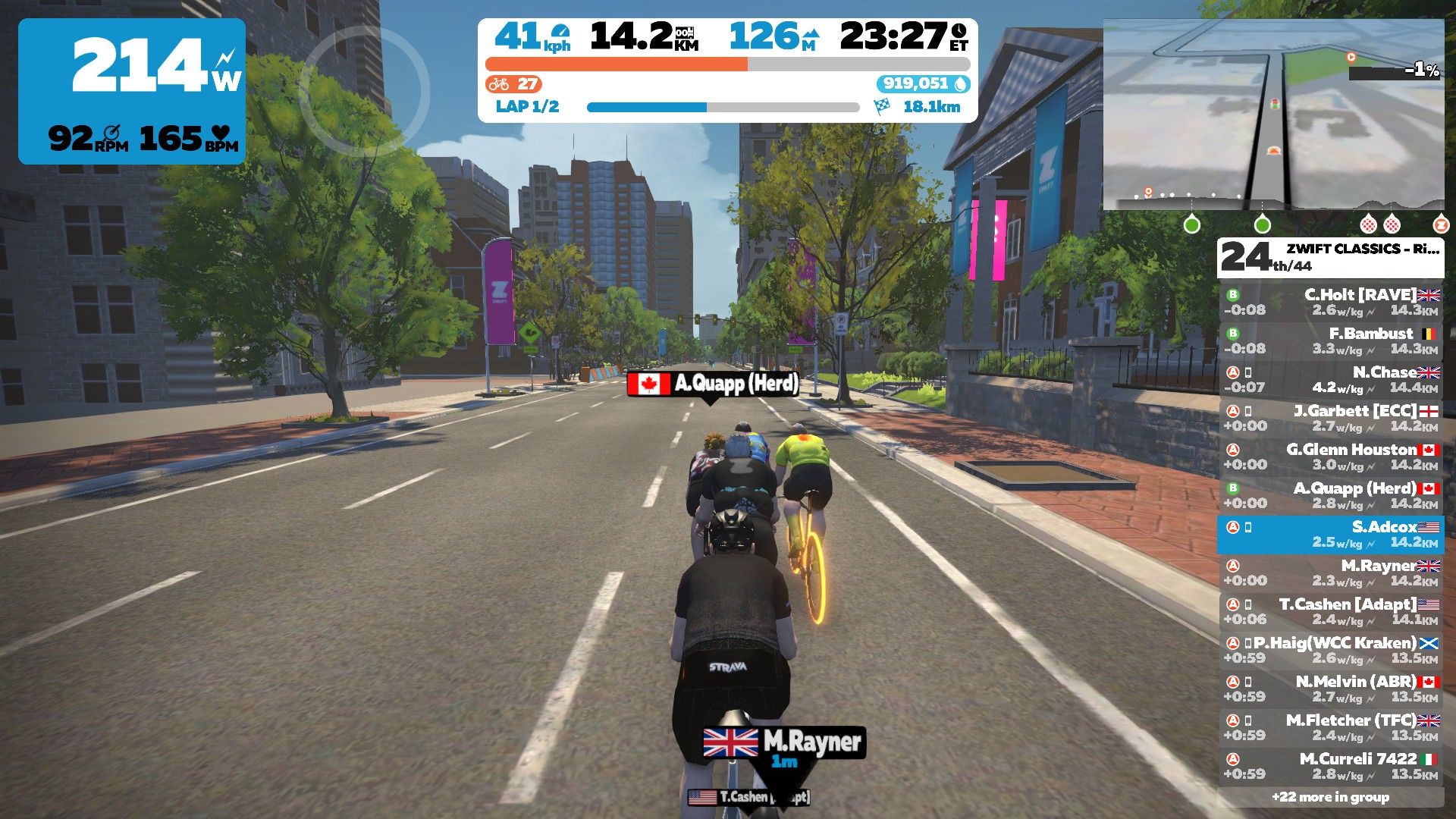Choose M.Curreli 7422 list entry

1331,766
